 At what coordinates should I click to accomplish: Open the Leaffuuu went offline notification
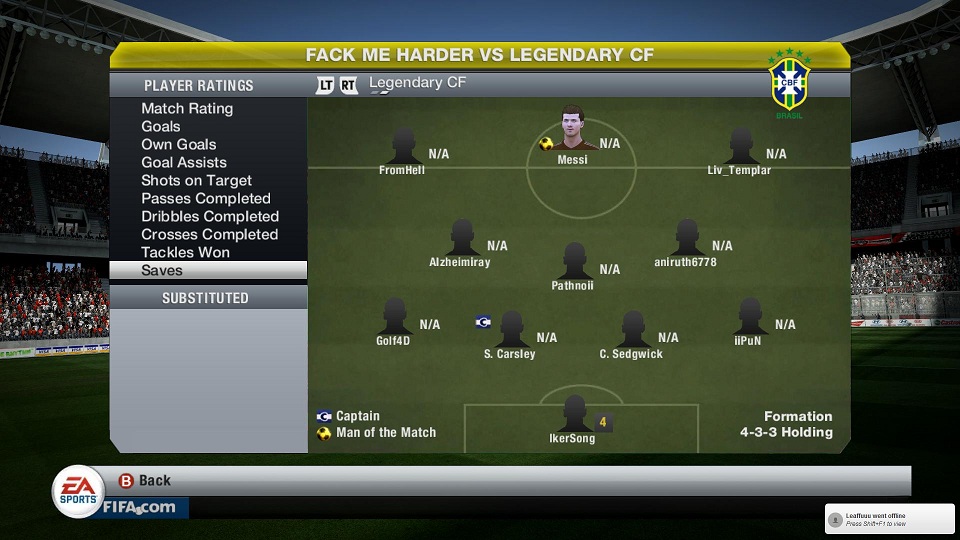coord(889,518)
